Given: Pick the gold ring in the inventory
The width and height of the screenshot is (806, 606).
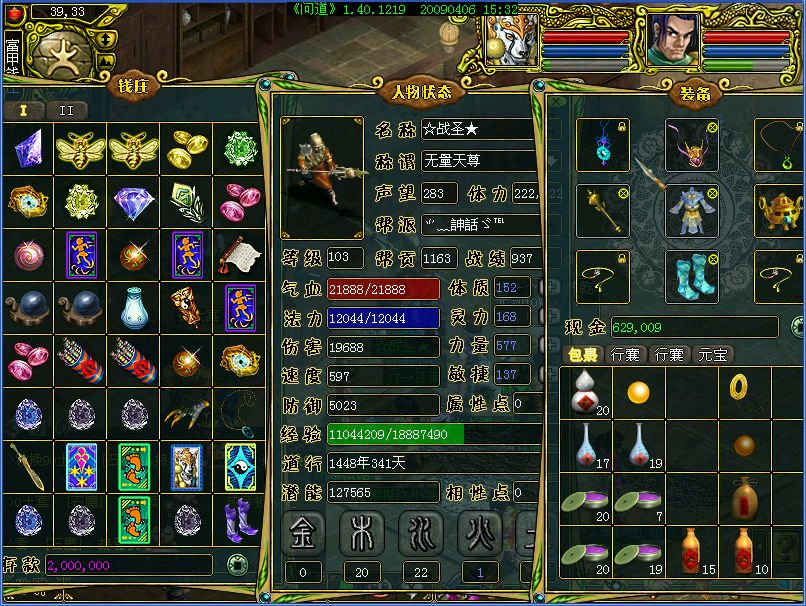Looking at the screenshot, I should pos(741,386).
